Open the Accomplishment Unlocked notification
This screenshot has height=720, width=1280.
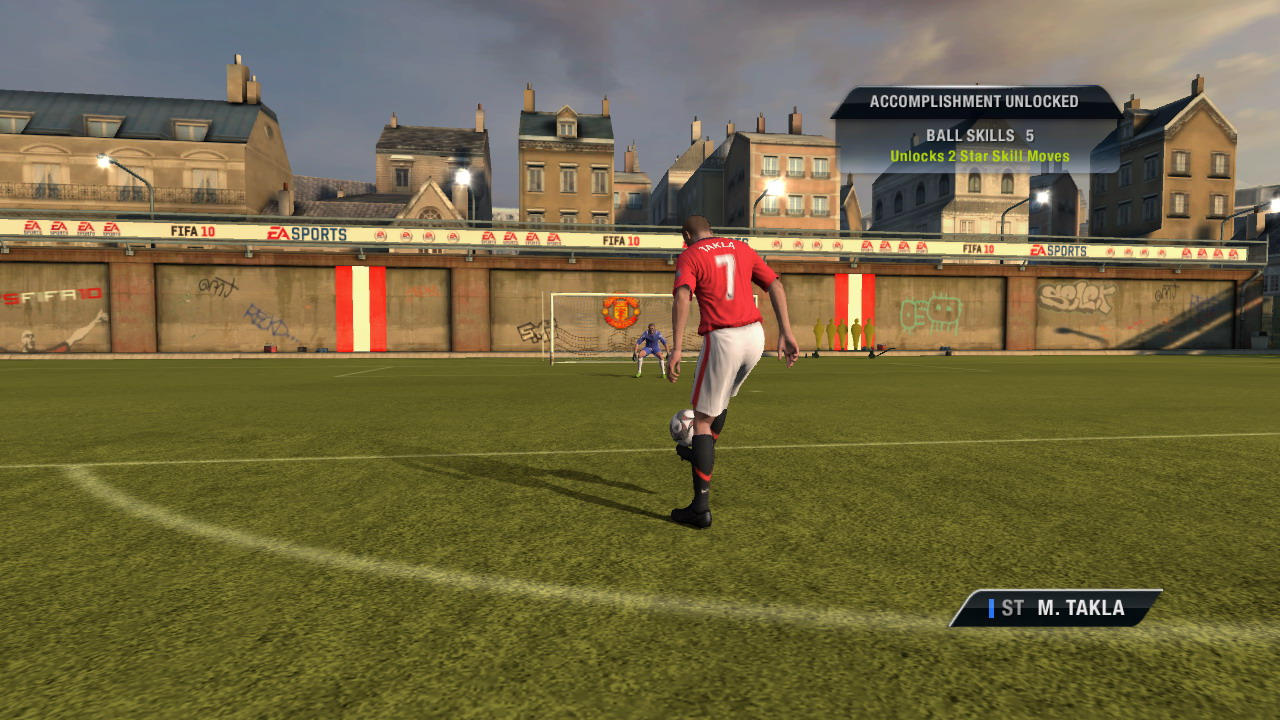coord(975,130)
